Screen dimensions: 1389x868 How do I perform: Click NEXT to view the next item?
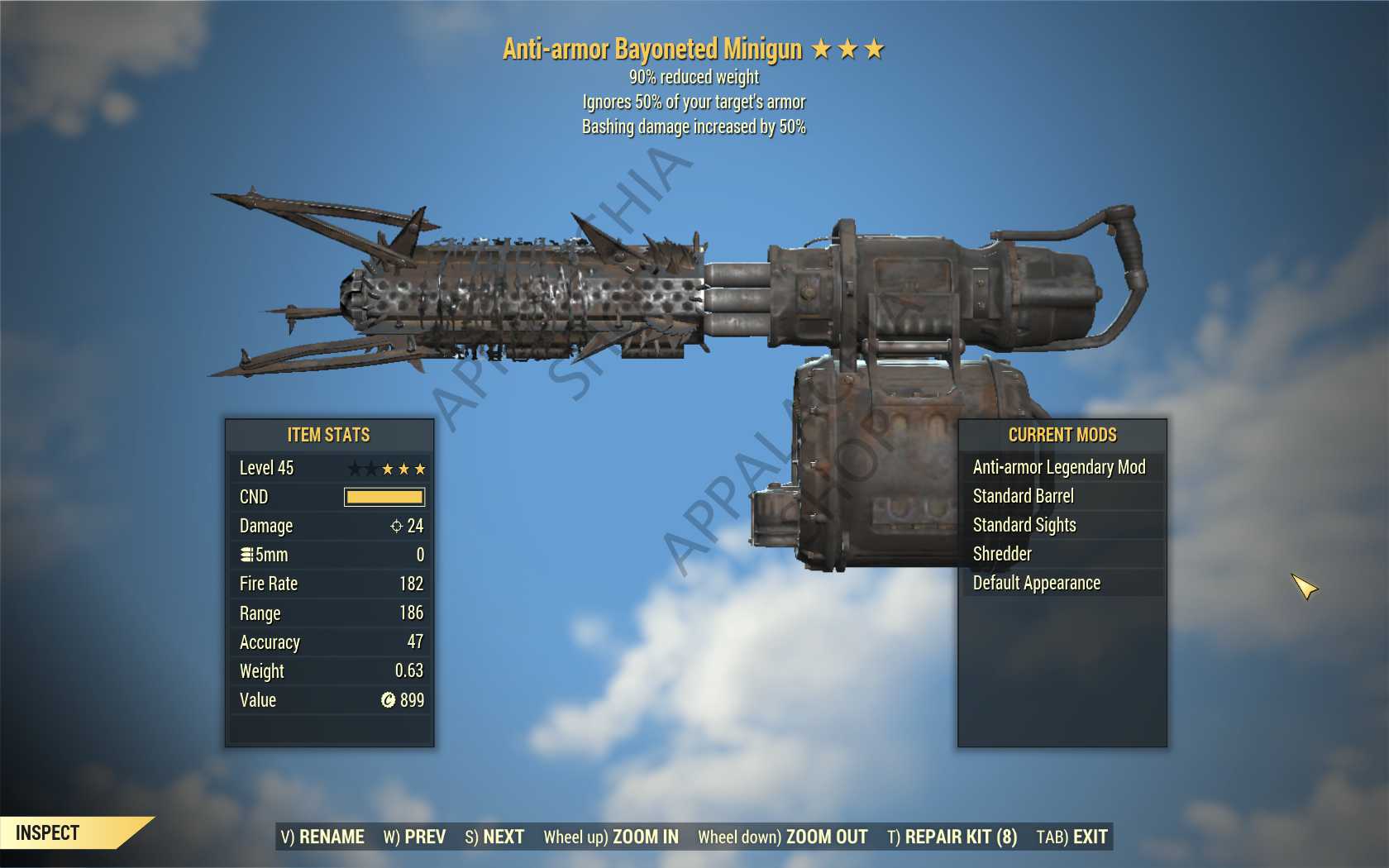coord(494,836)
